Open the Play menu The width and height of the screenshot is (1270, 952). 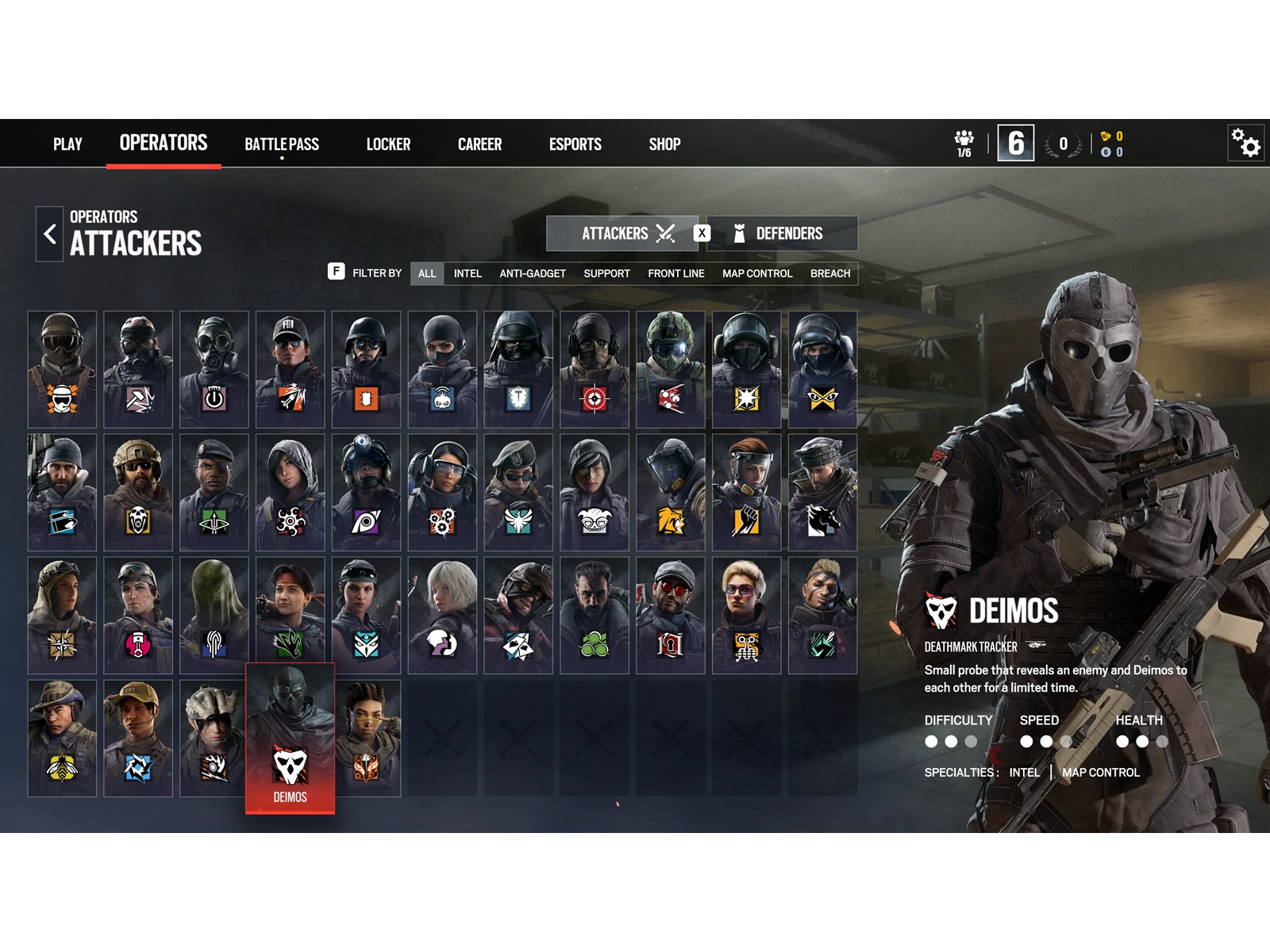coord(67,144)
